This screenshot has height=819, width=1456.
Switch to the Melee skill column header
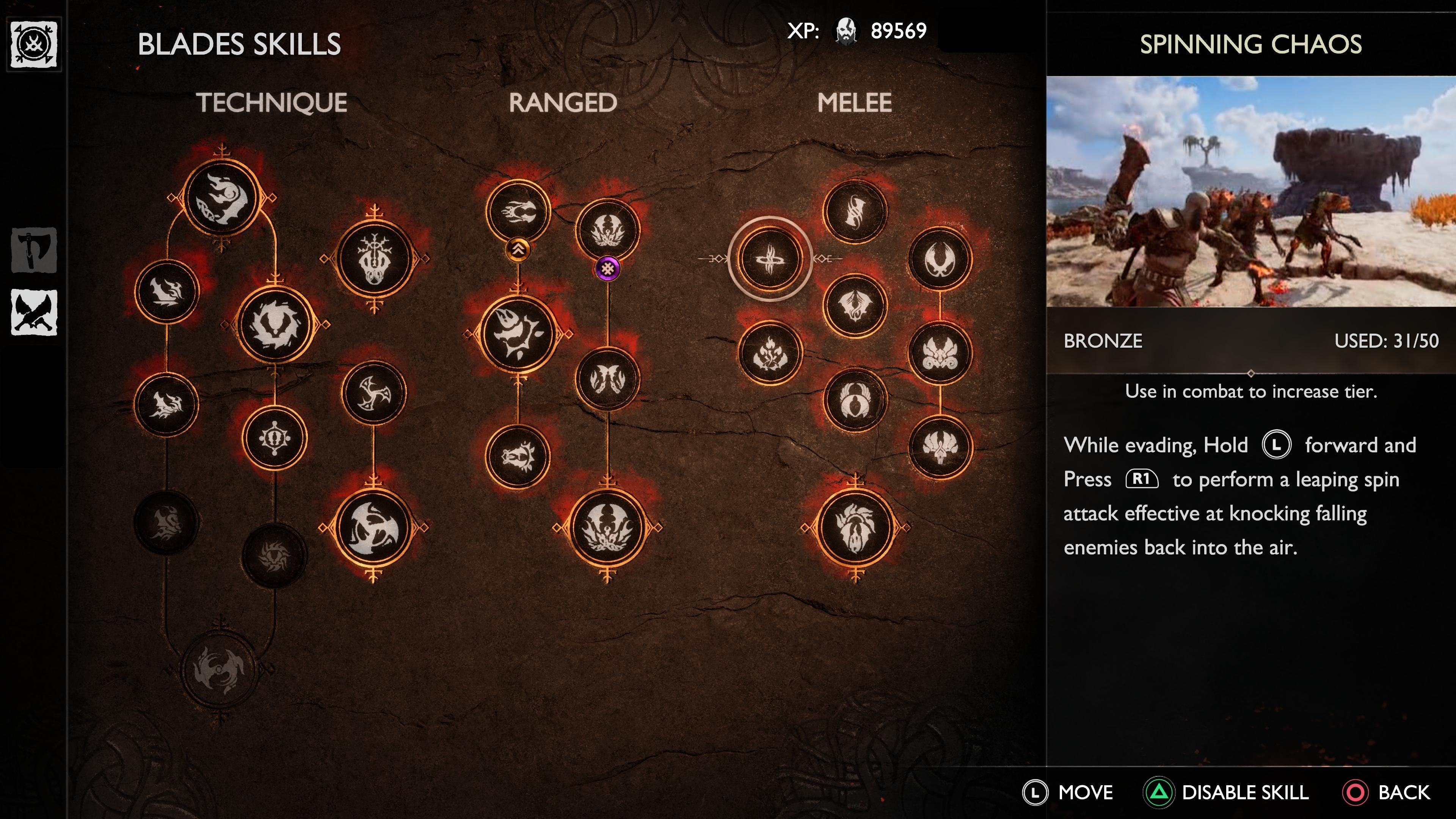855,102
